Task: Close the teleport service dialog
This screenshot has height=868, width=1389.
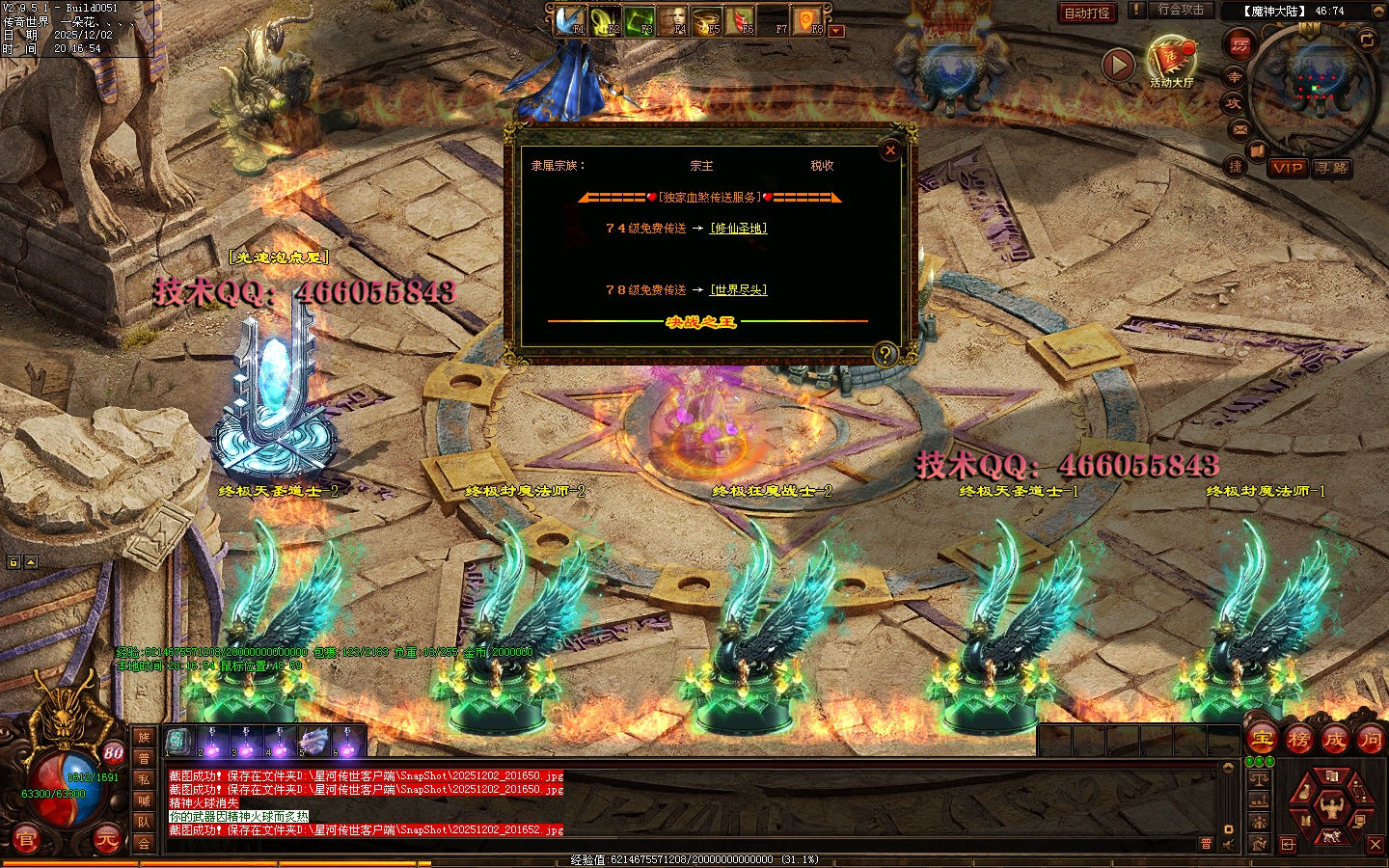Action: point(890,150)
